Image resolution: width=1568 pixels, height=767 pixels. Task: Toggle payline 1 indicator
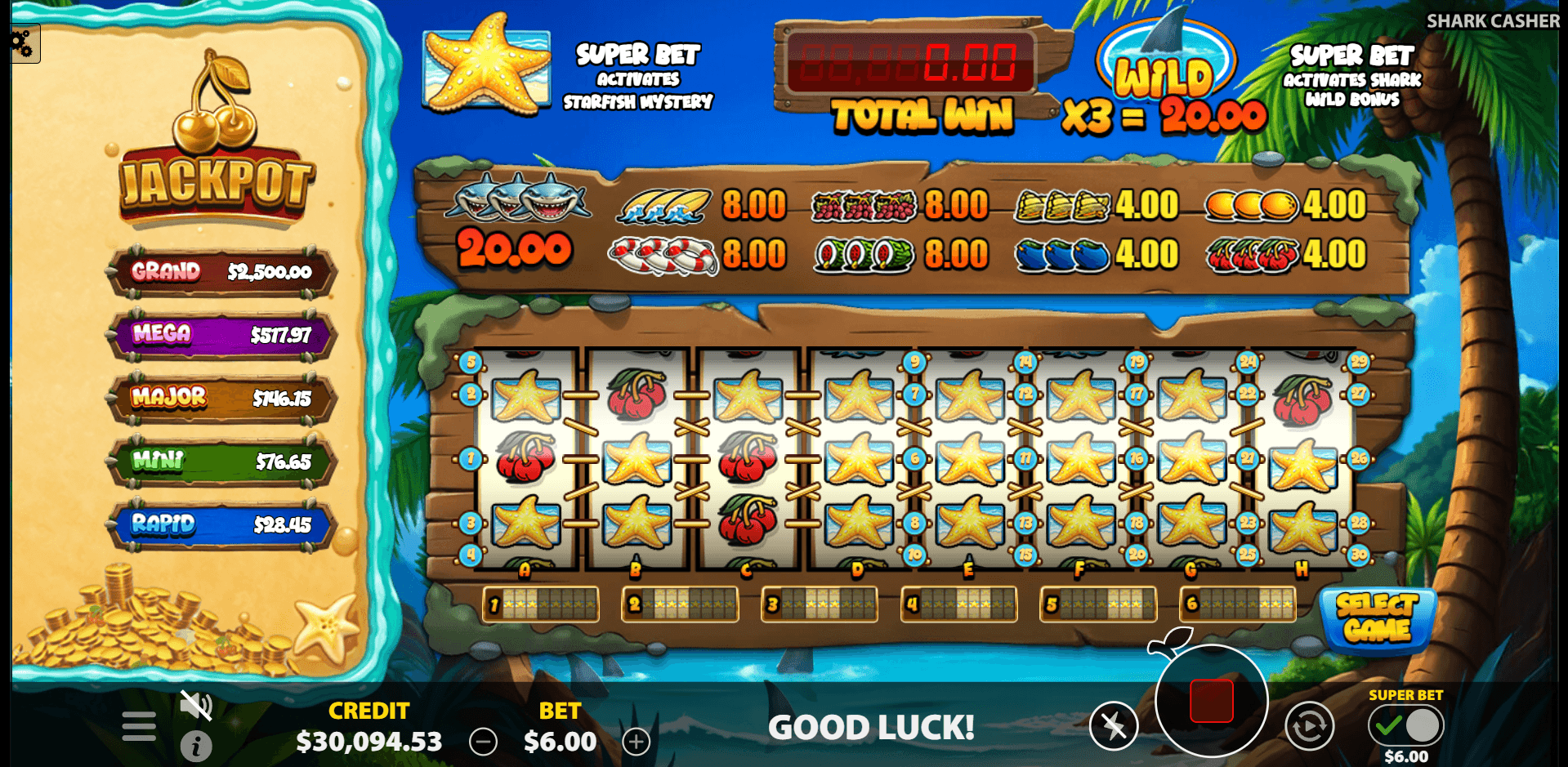tap(540, 604)
